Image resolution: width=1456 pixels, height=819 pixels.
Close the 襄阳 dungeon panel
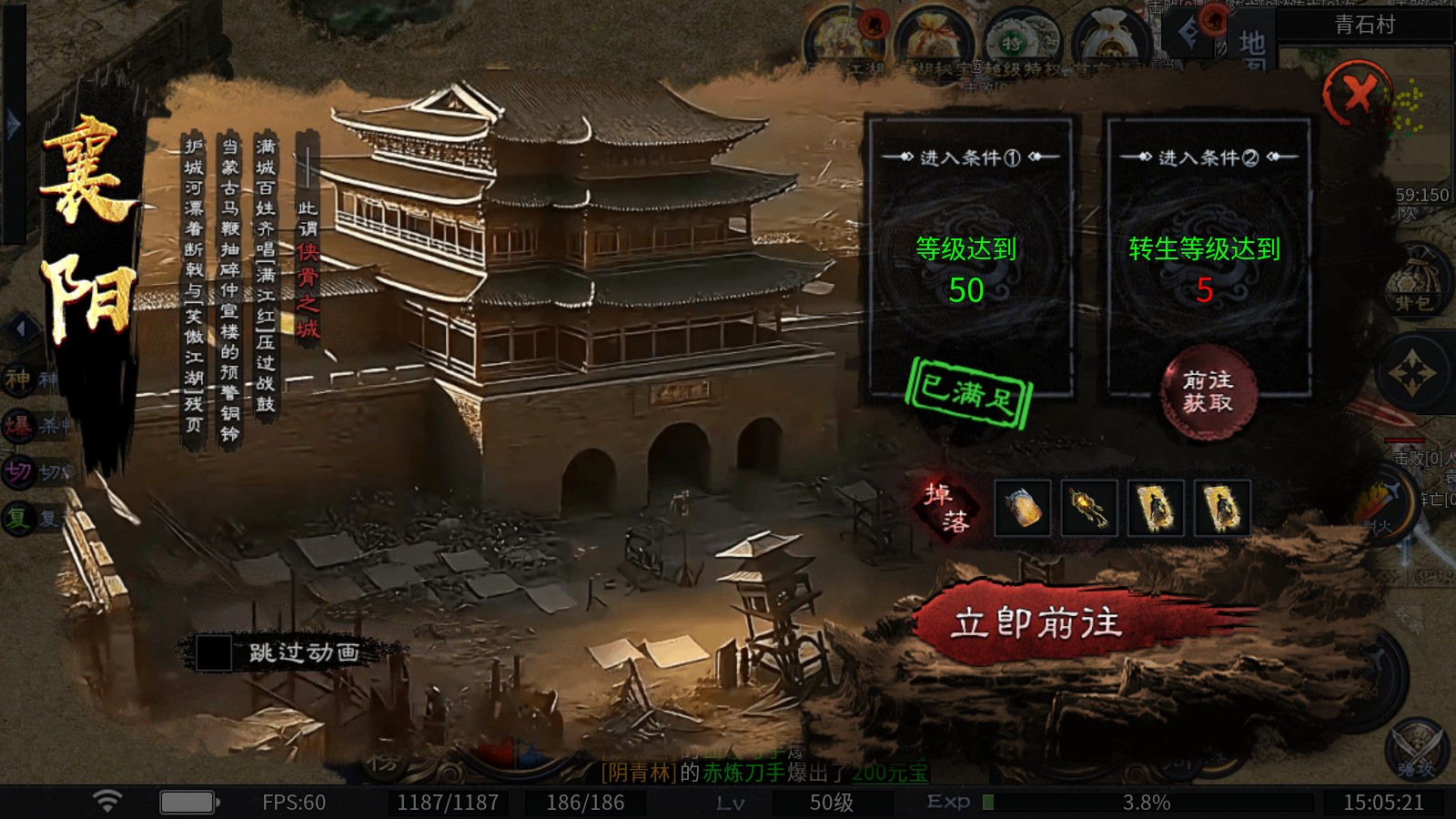(1357, 94)
